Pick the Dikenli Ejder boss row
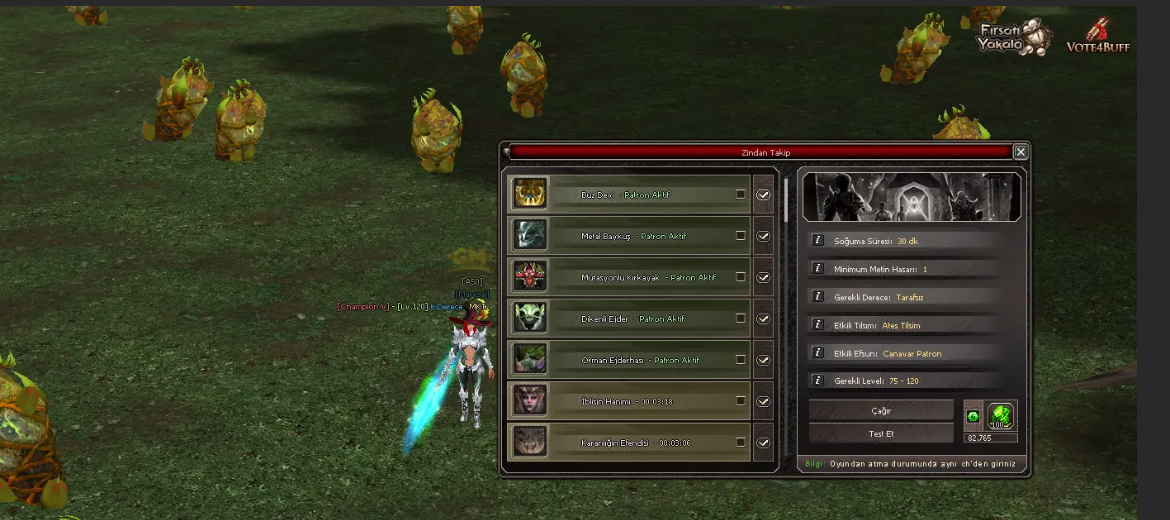 (x=630, y=318)
